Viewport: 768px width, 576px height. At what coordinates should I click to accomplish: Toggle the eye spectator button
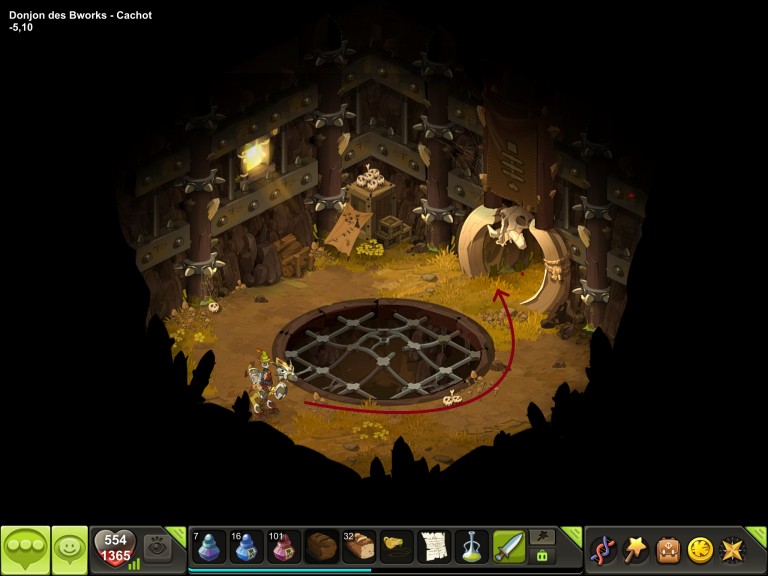tap(157, 547)
